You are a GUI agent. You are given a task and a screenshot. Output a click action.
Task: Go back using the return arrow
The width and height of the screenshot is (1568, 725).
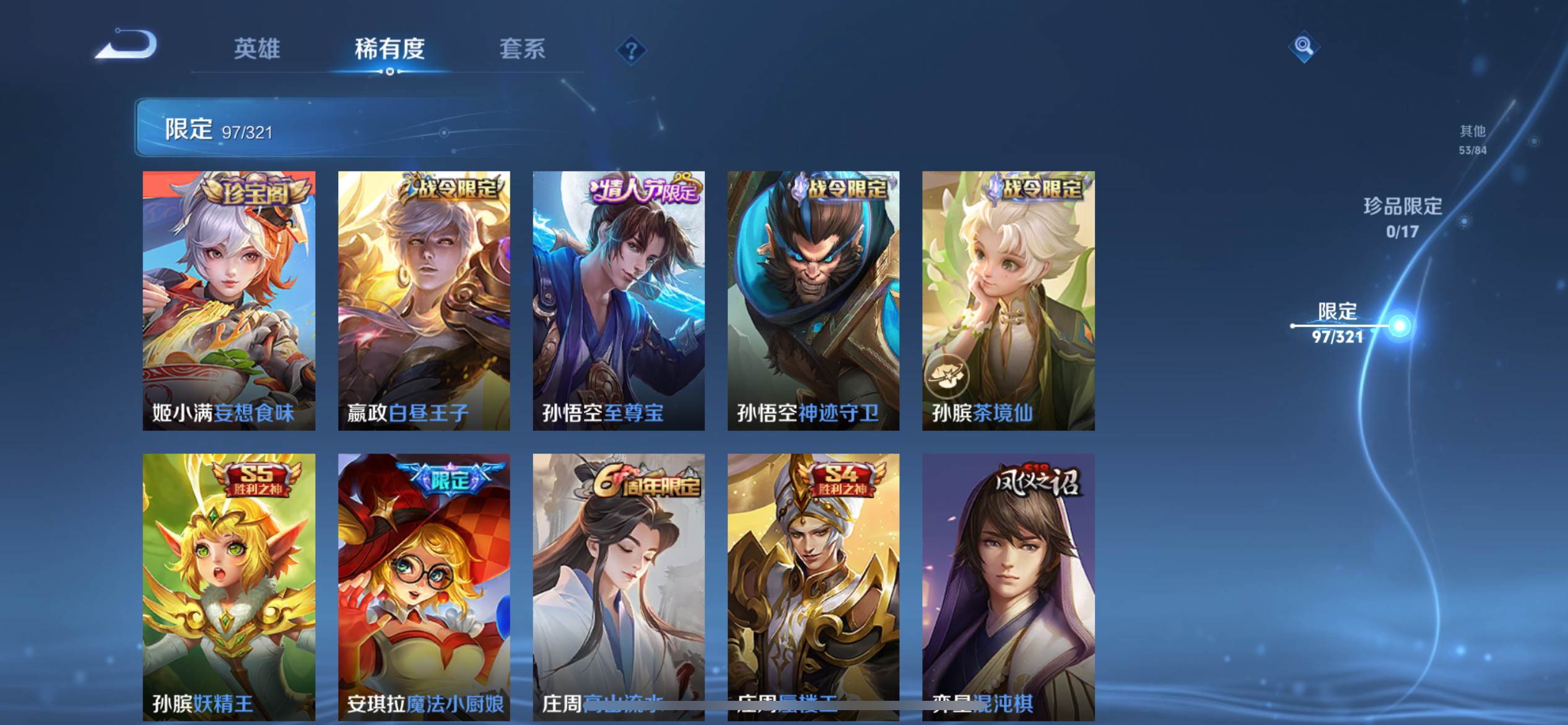127,46
